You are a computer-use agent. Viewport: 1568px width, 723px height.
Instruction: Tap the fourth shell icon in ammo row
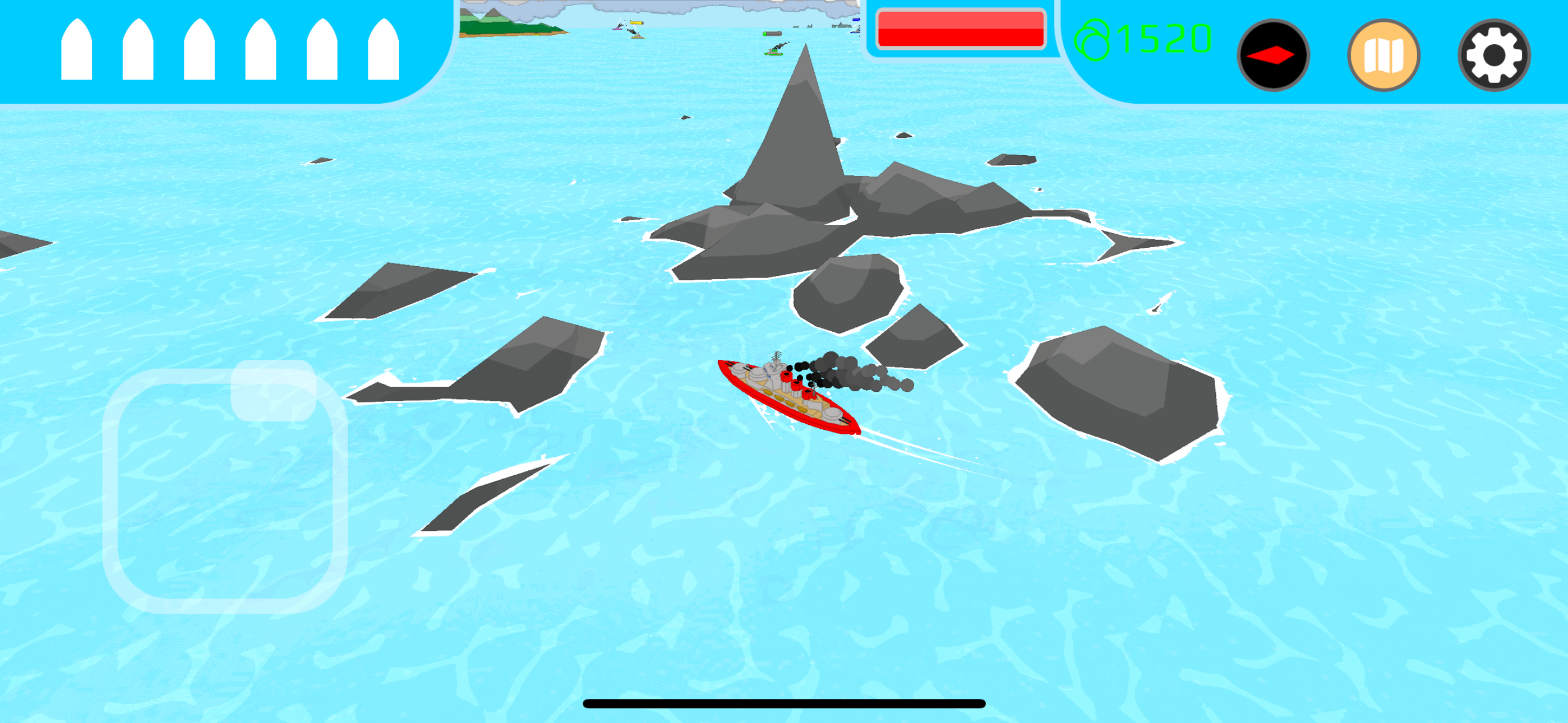click(262, 52)
